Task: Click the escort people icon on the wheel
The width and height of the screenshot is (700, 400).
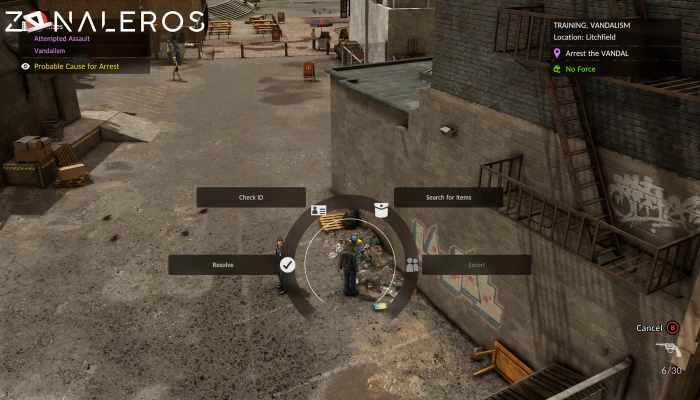Action: point(412,265)
